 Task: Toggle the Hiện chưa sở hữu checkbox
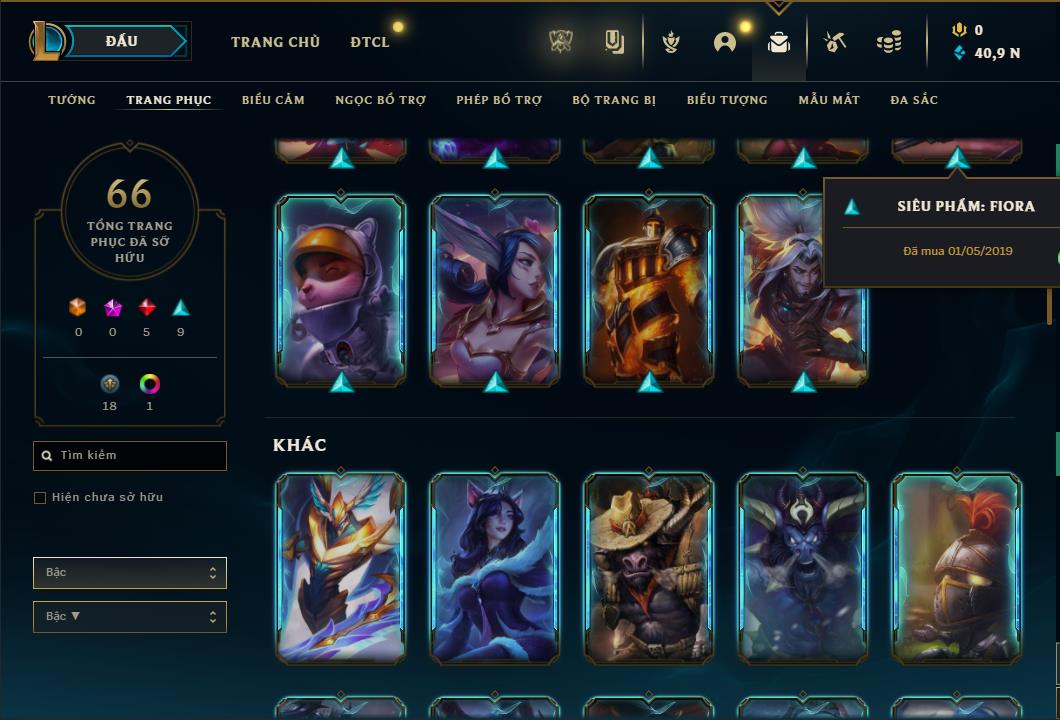(x=40, y=498)
